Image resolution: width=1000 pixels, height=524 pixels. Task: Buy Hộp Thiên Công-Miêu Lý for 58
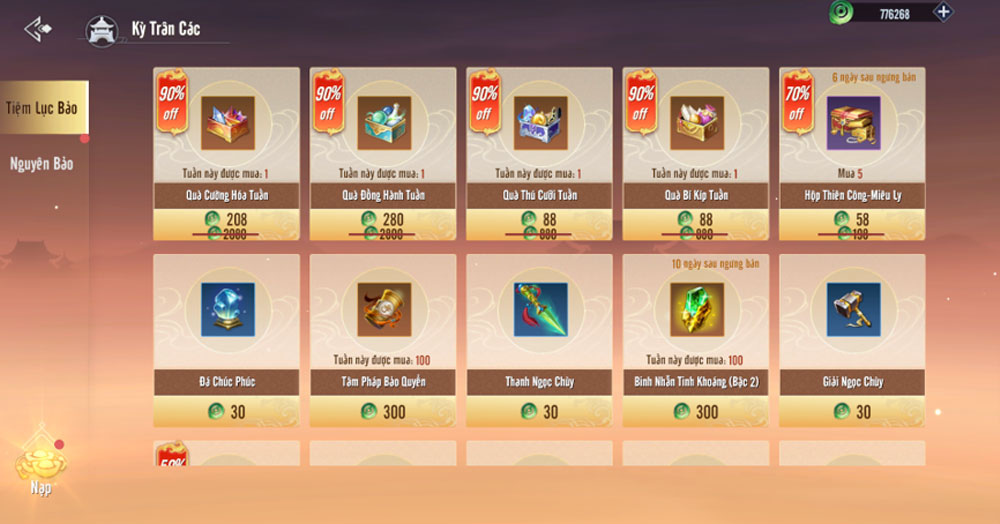pyautogui.click(x=852, y=224)
